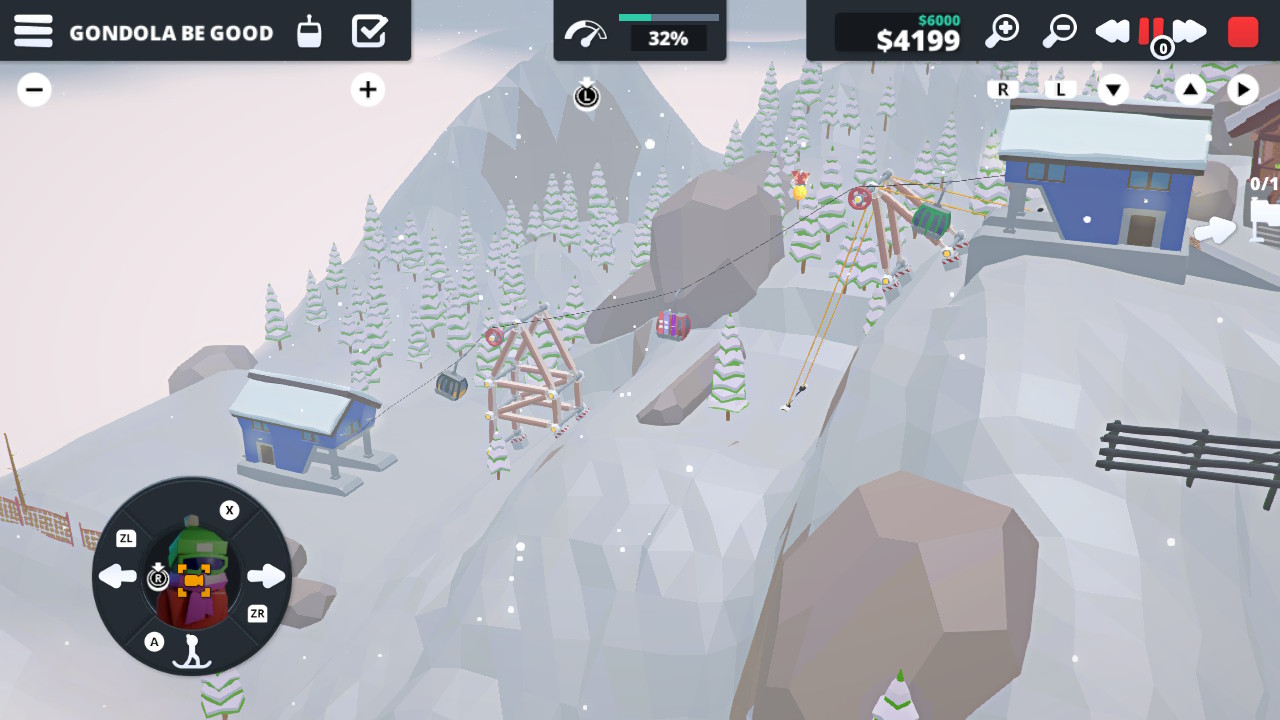The height and width of the screenshot is (720, 1280).
Task: Fast-forward the simulation
Action: (x=1190, y=31)
